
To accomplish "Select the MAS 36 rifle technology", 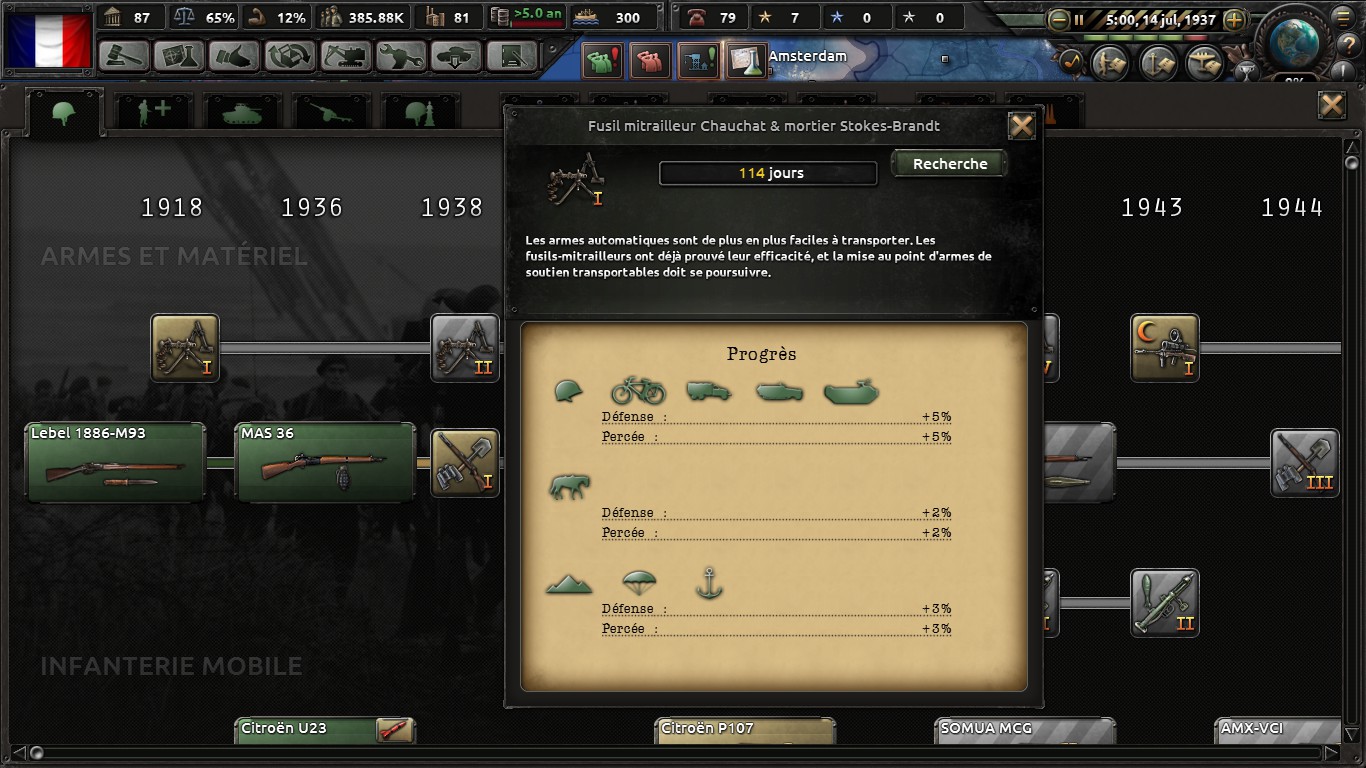I will pos(325,462).
